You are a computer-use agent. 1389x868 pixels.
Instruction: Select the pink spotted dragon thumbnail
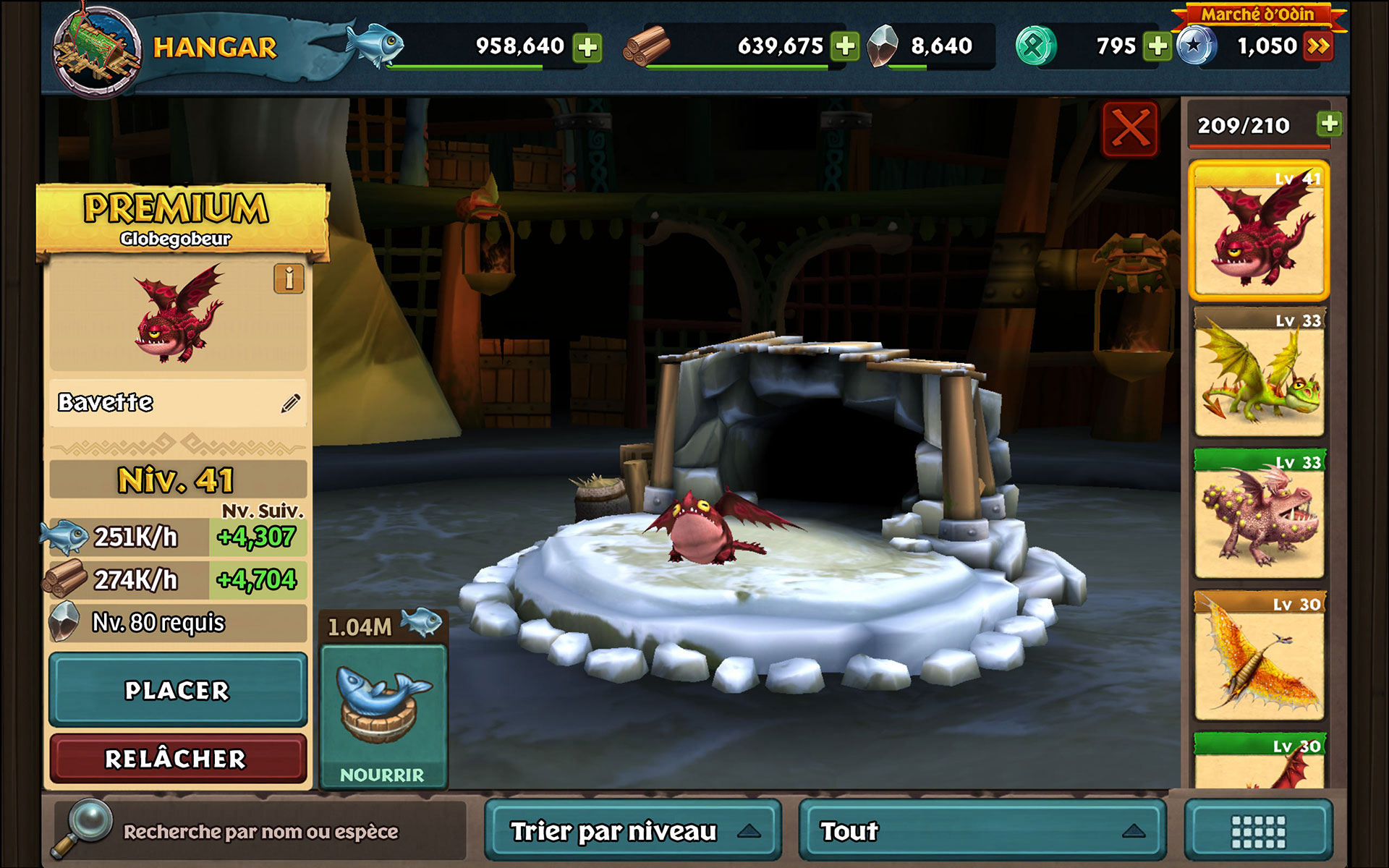(x=1259, y=515)
